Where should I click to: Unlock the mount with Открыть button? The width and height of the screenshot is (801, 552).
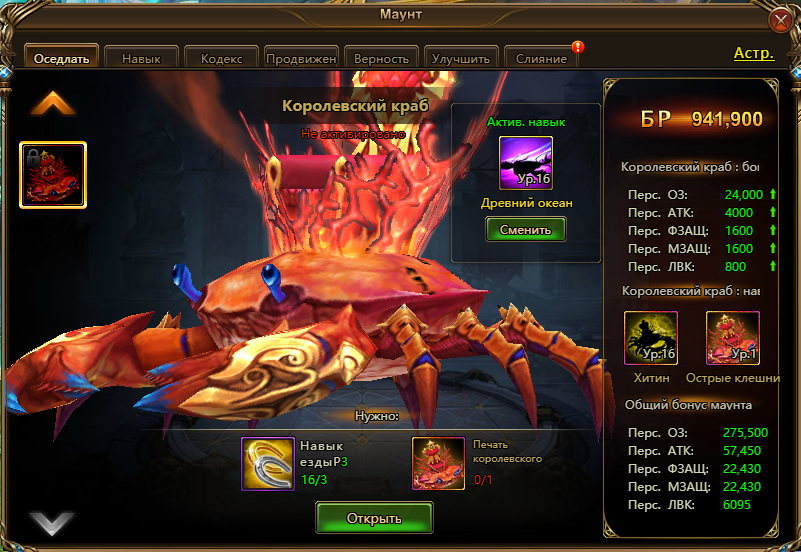click(374, 518)
